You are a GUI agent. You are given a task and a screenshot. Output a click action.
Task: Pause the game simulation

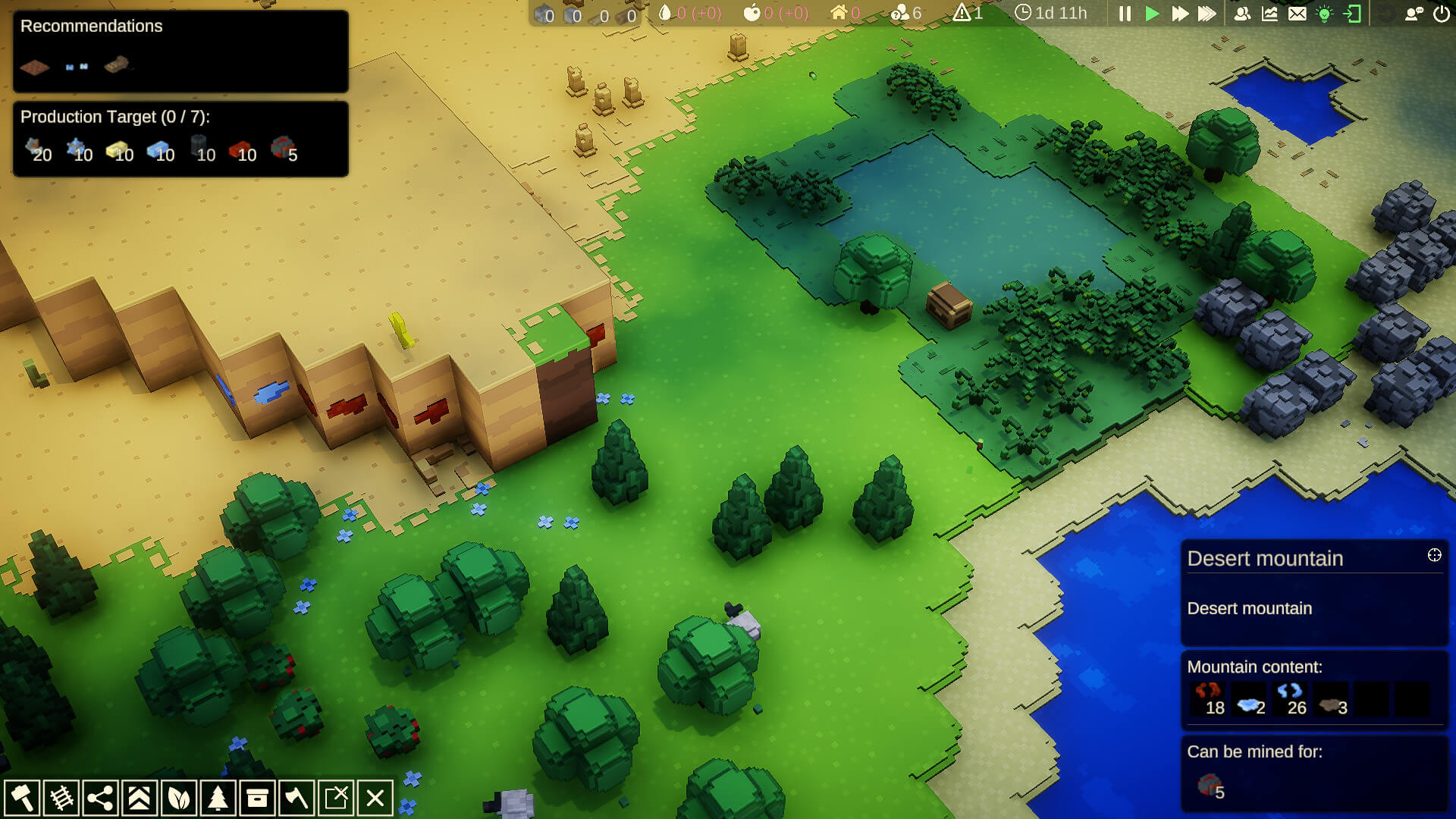[1125, 14]
